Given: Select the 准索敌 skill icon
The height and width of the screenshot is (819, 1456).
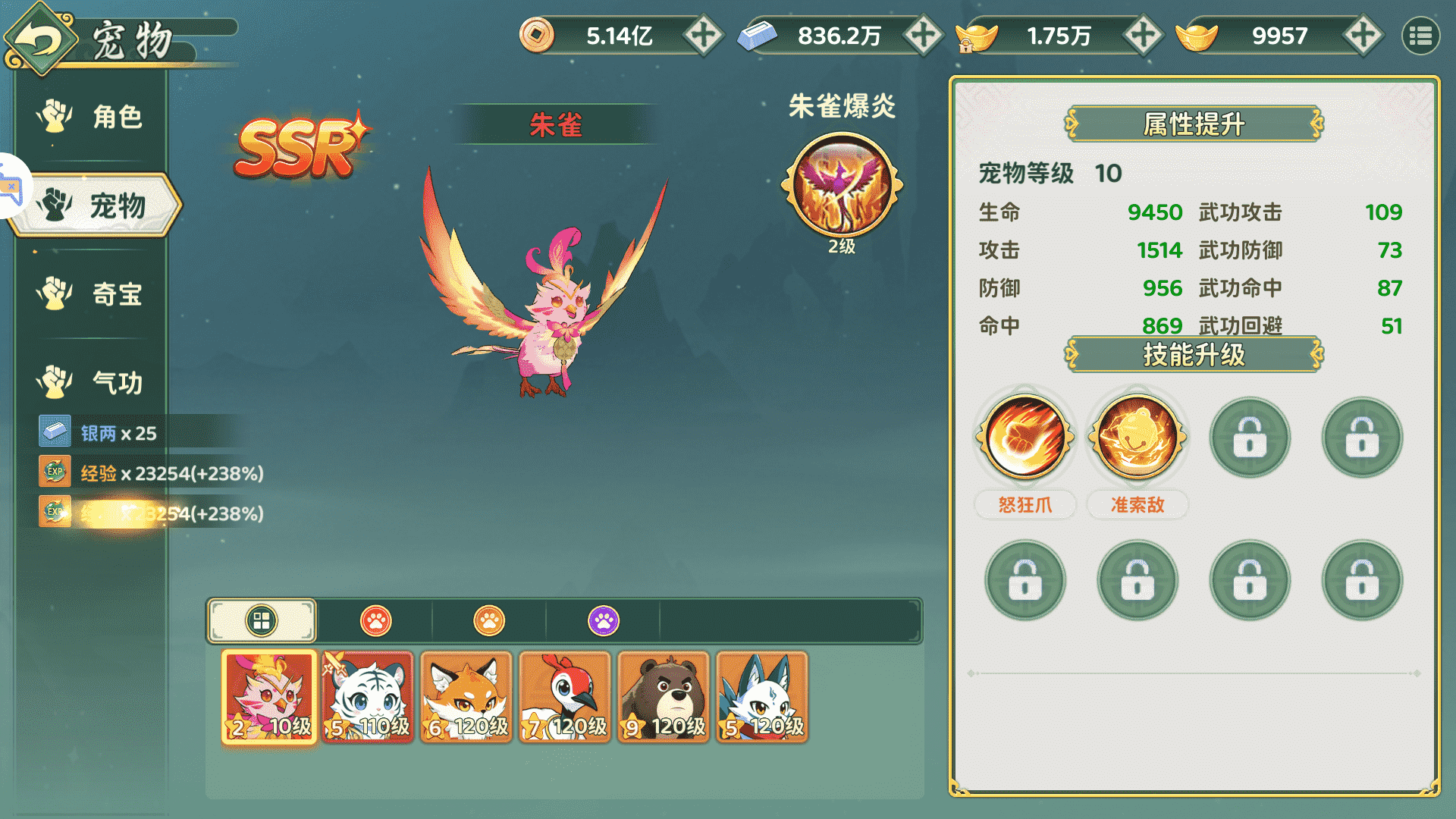Looking at the screenshot, I should (x=1137, y=438).
